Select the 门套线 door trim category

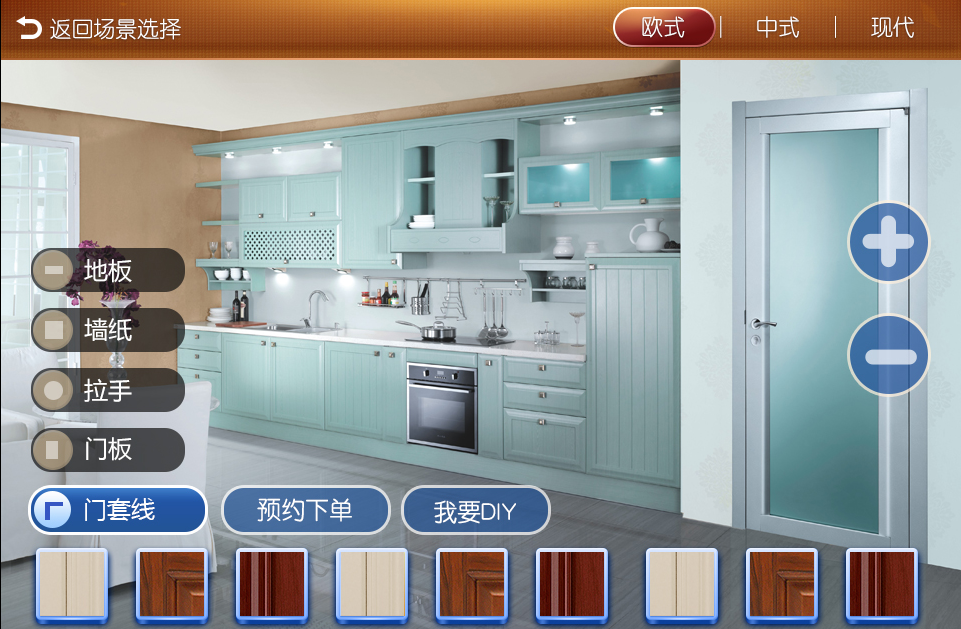[x=118, y=510]
